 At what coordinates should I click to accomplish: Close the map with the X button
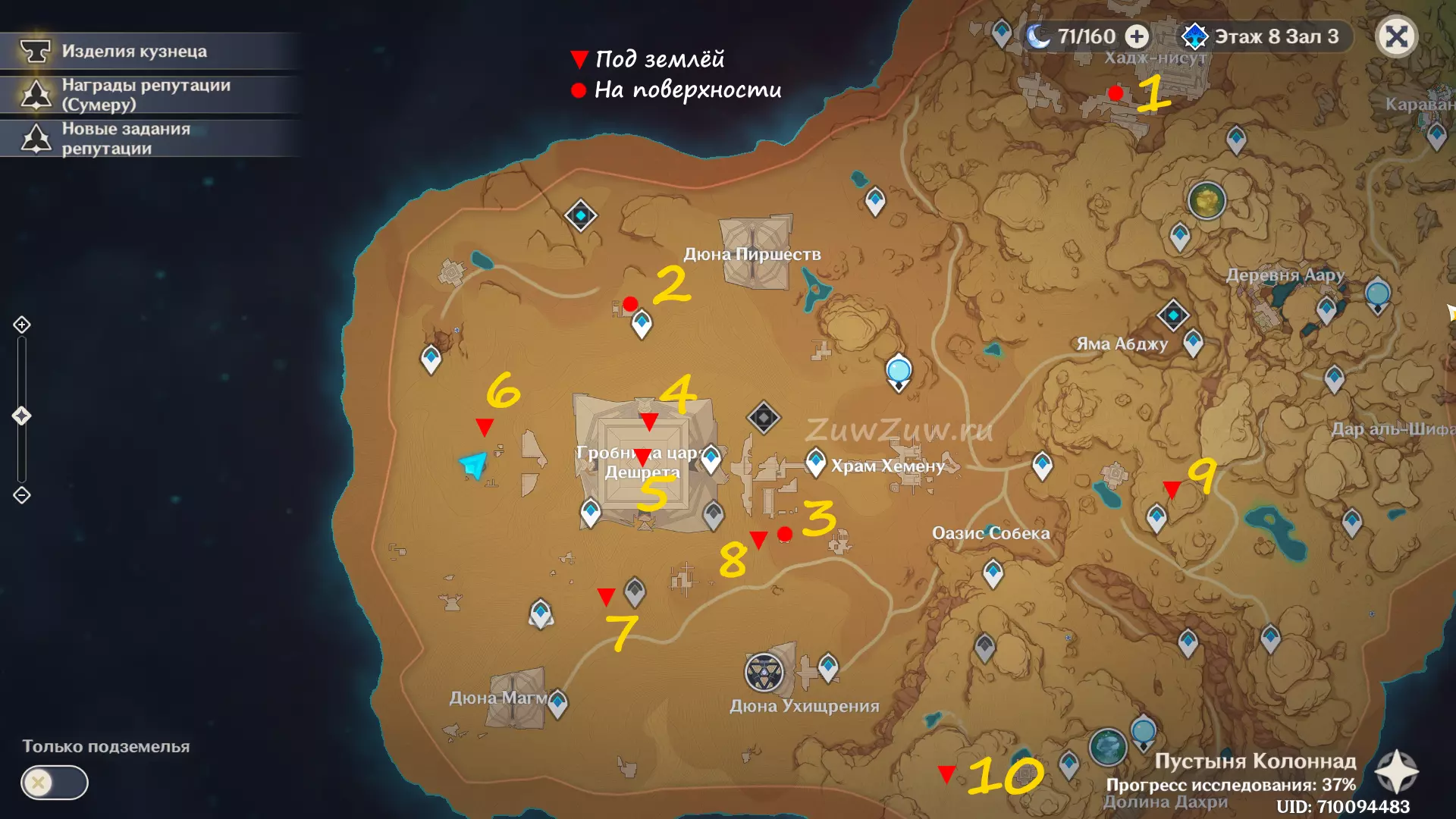pyautogui.click(x=1396, y=36)
